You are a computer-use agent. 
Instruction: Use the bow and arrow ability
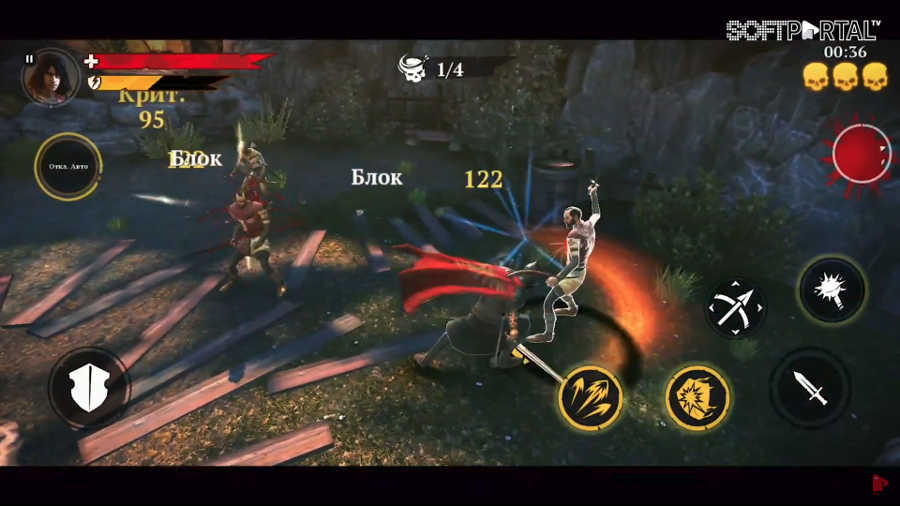coord(735,308)
